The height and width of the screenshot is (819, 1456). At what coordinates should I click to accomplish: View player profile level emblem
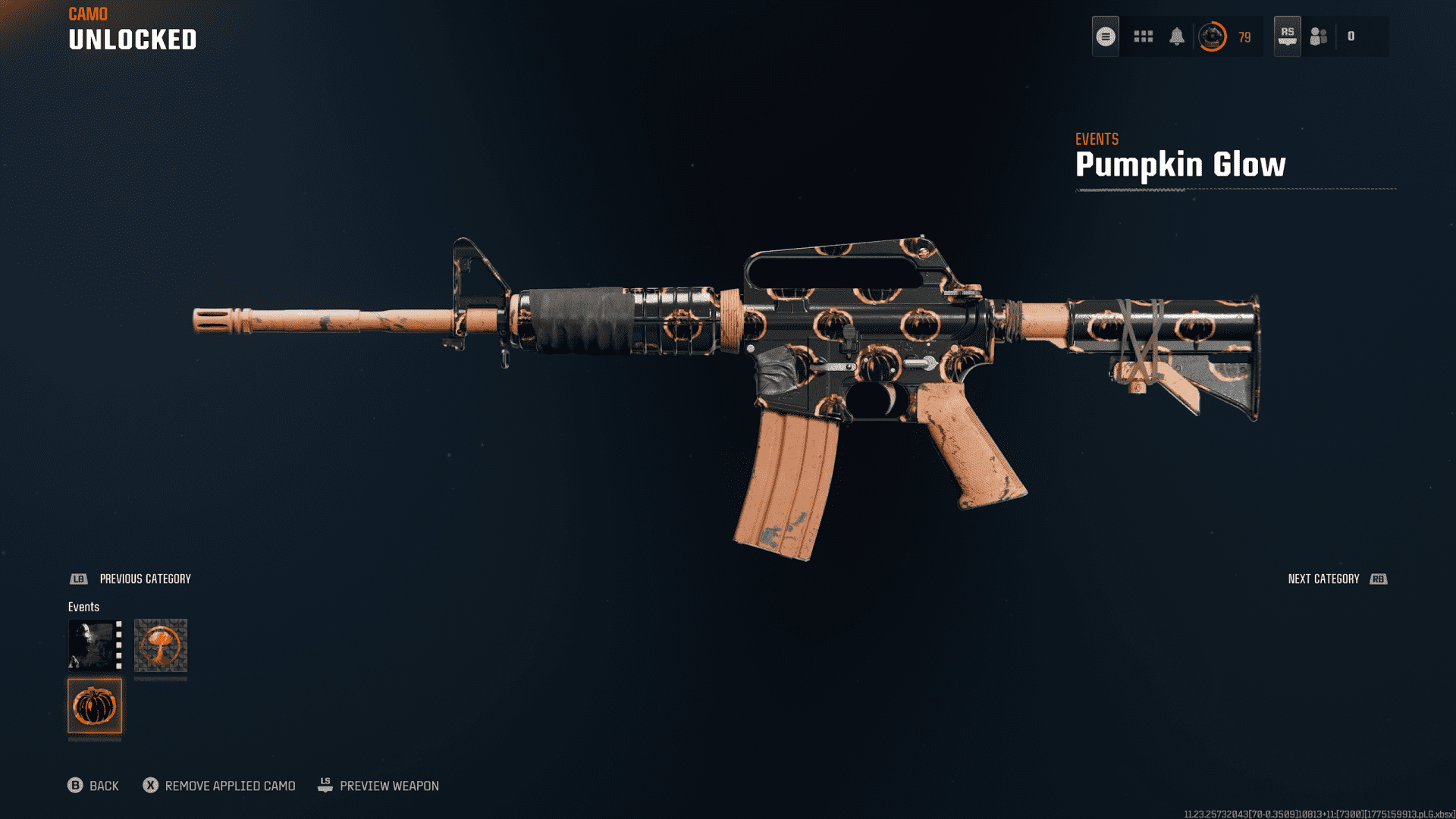[1213, 36]
